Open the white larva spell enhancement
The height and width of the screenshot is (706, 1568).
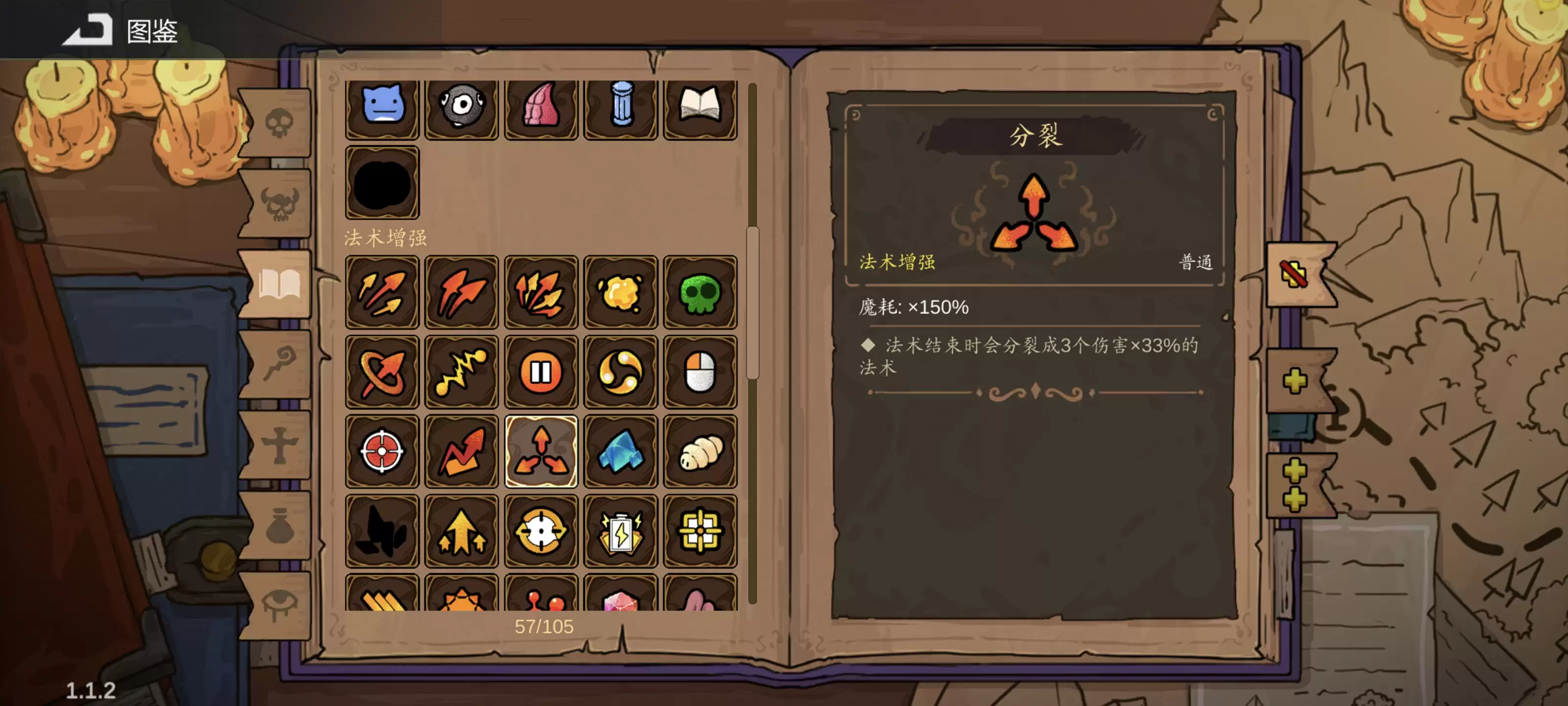point(700,451)
